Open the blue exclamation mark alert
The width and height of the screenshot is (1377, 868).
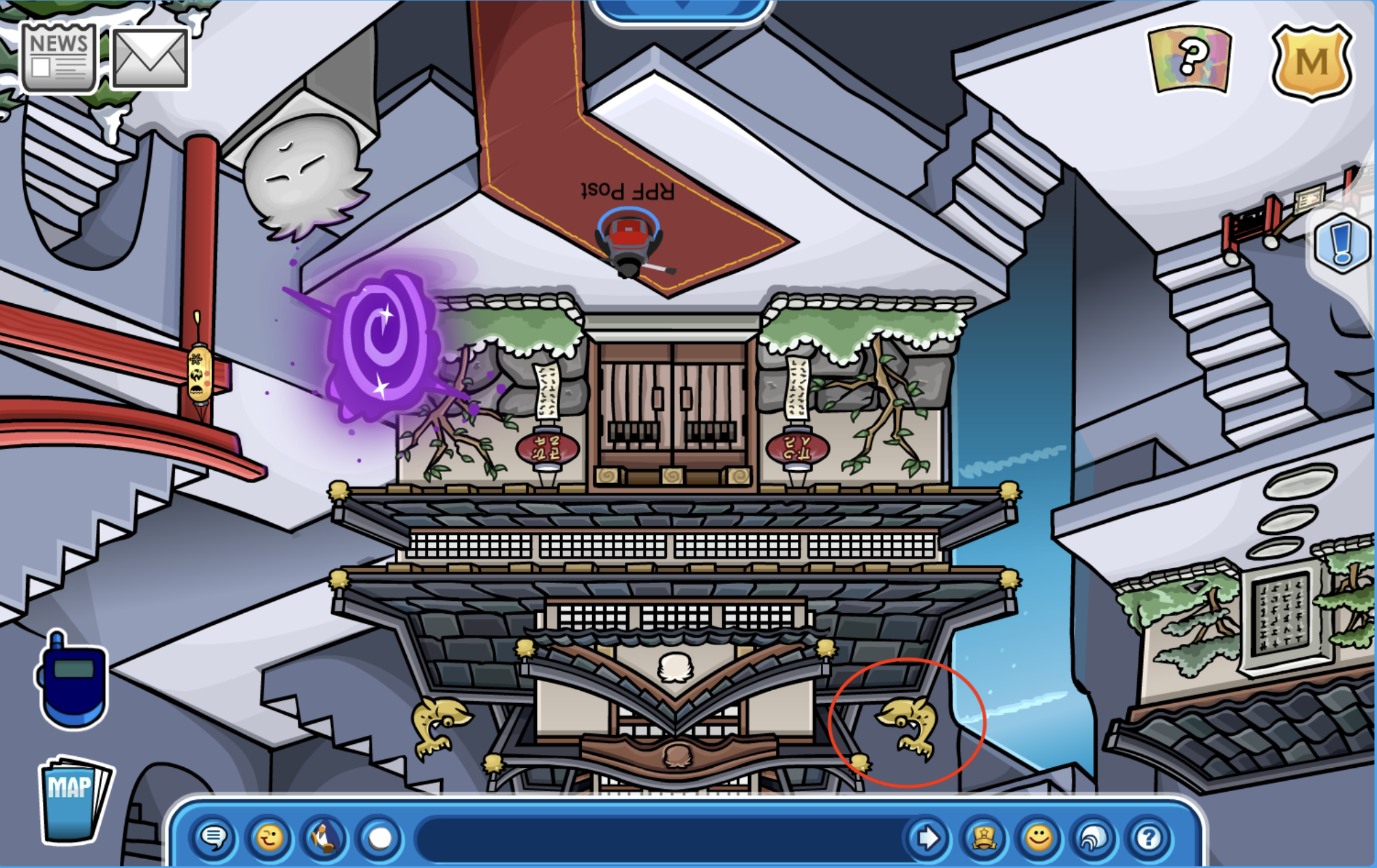(1342, 244)
